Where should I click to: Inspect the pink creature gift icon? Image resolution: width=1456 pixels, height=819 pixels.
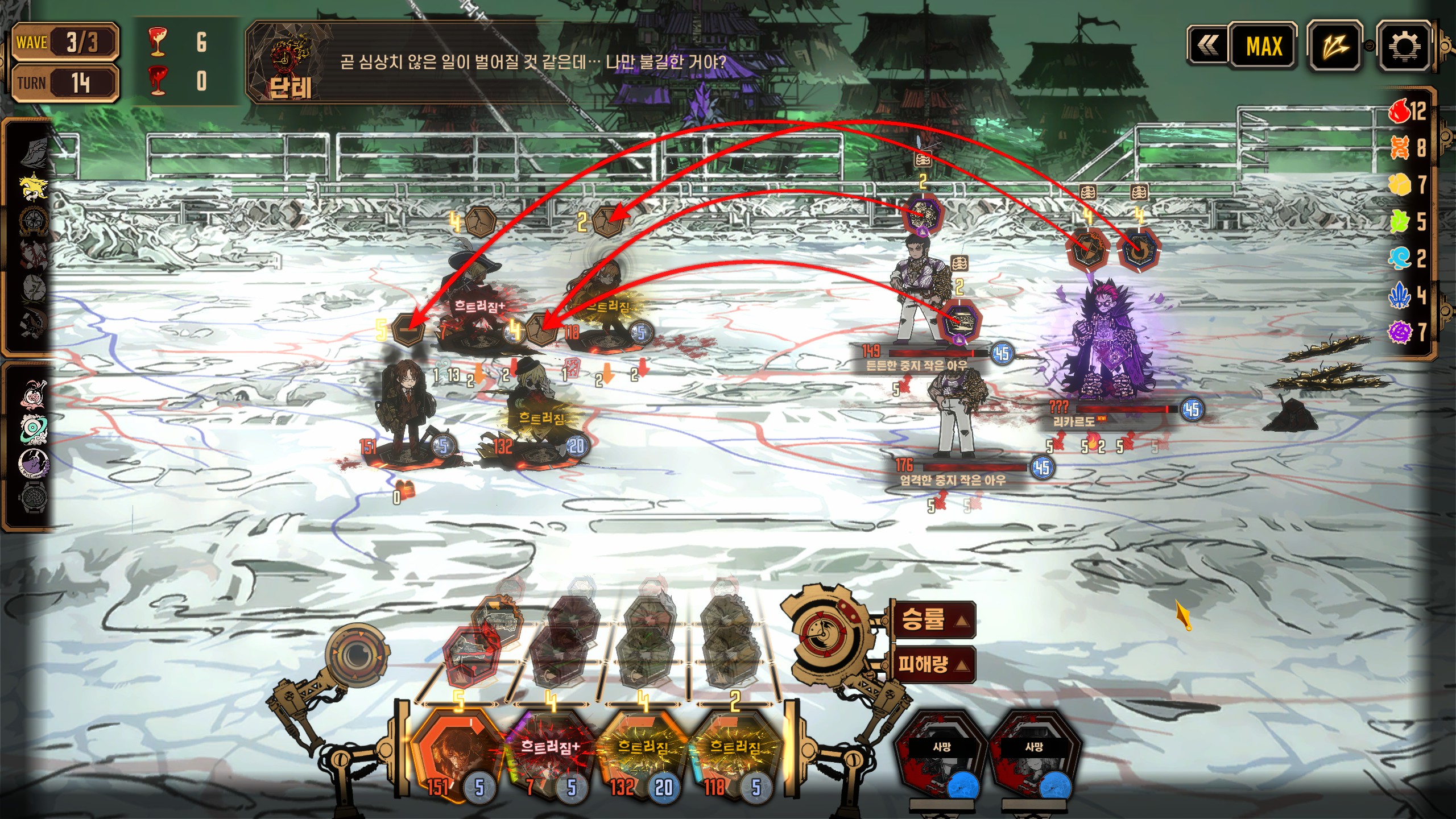[34, 394]
